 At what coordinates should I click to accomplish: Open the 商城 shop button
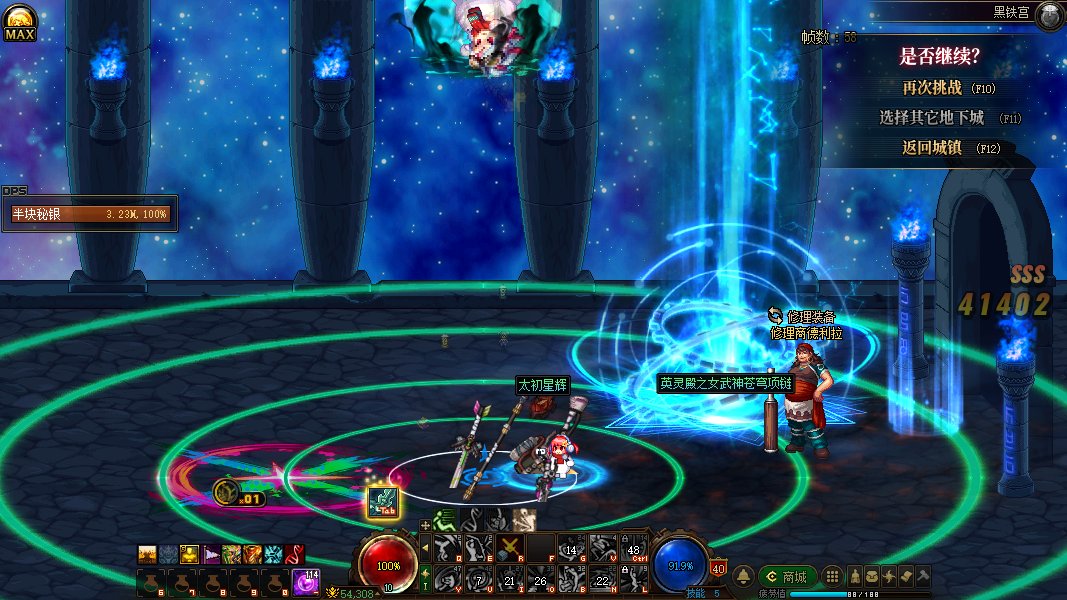[787, 576]
